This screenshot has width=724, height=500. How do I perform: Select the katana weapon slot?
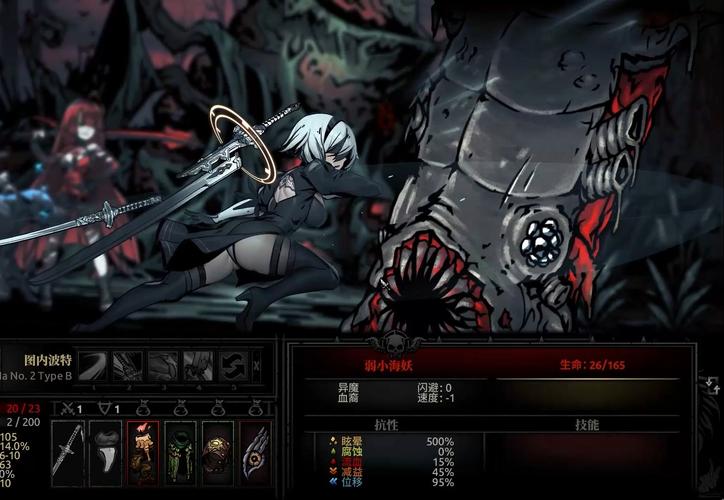coord(68,452)
